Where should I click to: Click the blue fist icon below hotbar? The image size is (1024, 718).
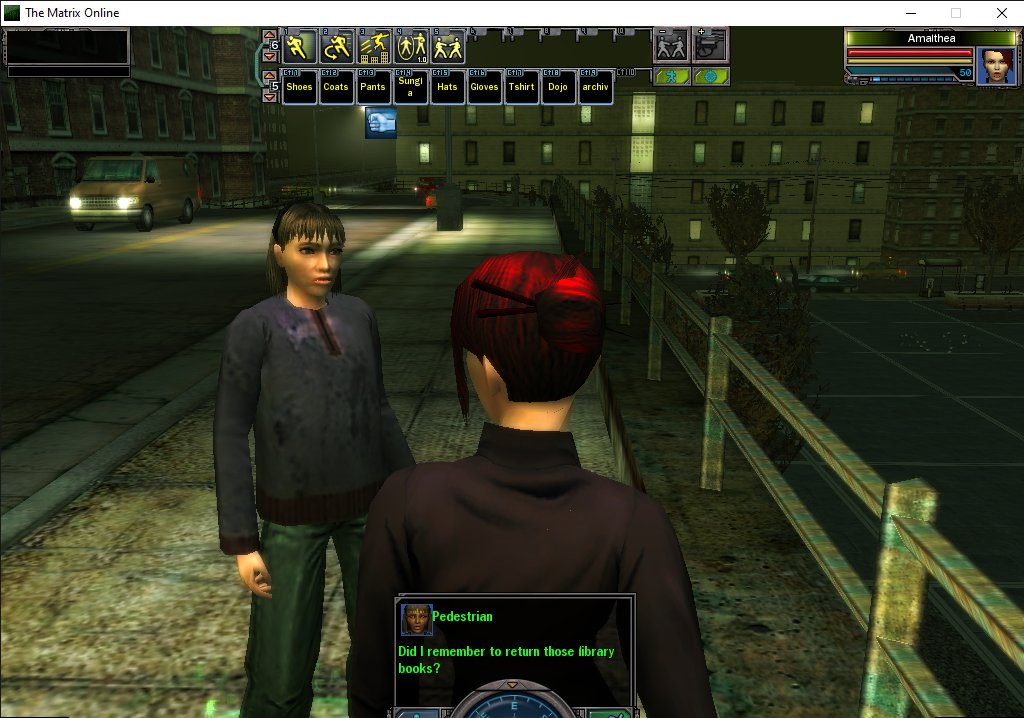[x=381, y=123]
